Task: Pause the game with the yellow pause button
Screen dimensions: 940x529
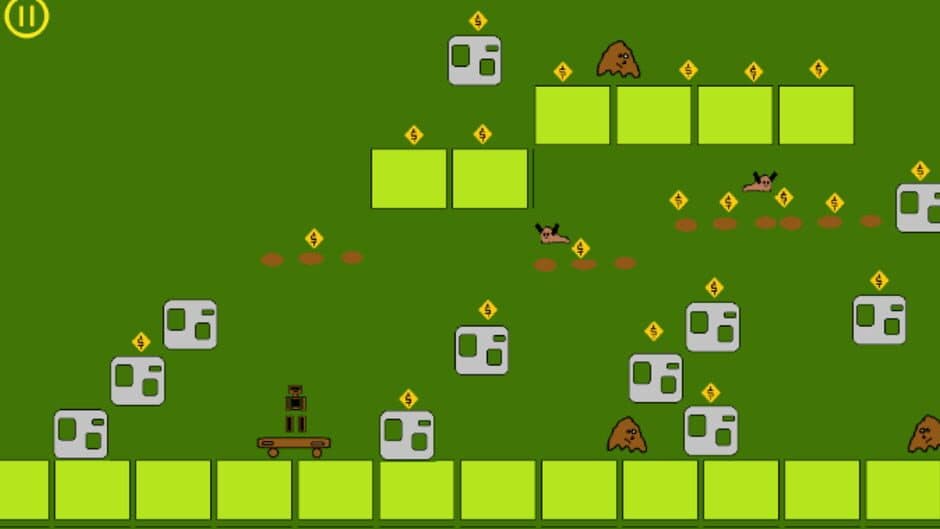Action: click(x=26, y=17)
